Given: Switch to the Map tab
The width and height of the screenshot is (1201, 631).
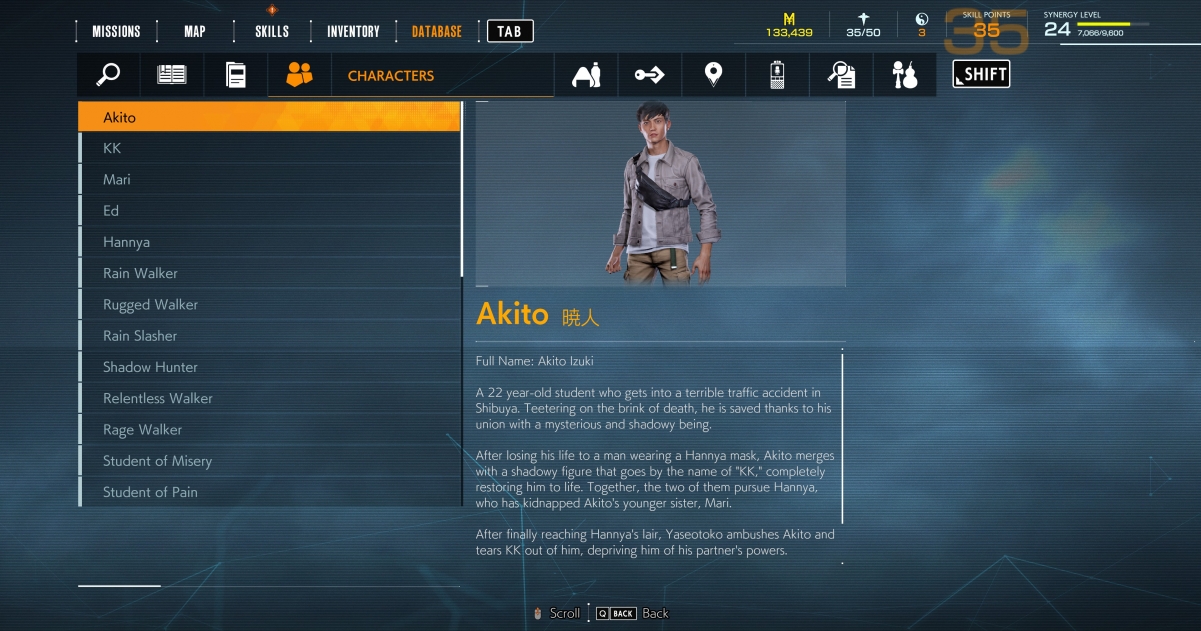Looking at the screenshot, I should pyautogui.click(x=195, y=31).
